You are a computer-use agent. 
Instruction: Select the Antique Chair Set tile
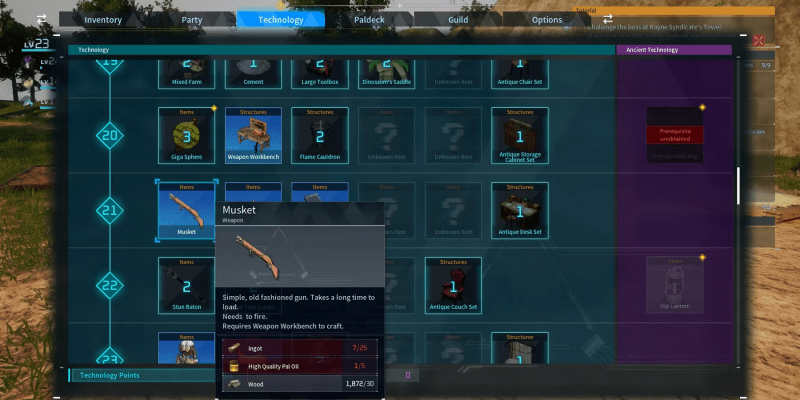[x=520, y=69]
